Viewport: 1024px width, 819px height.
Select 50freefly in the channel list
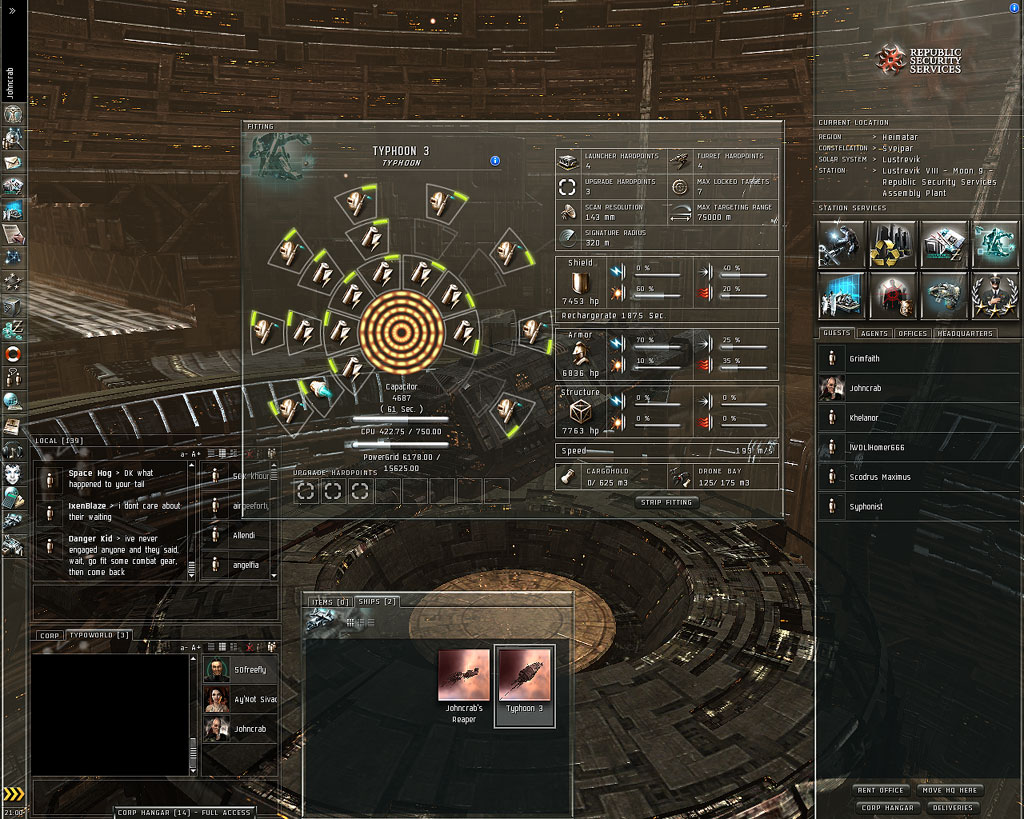(250, 669)
